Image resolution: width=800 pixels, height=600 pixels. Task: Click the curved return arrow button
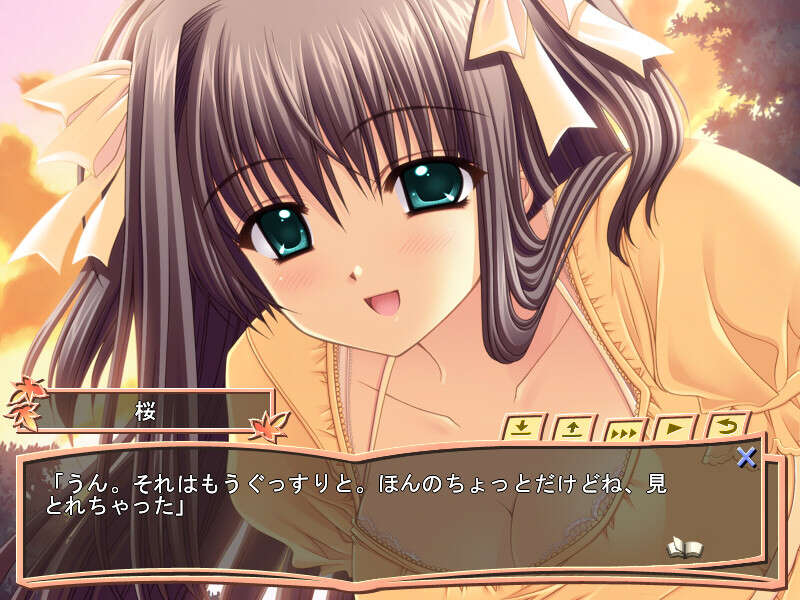[x=727, y=427]
